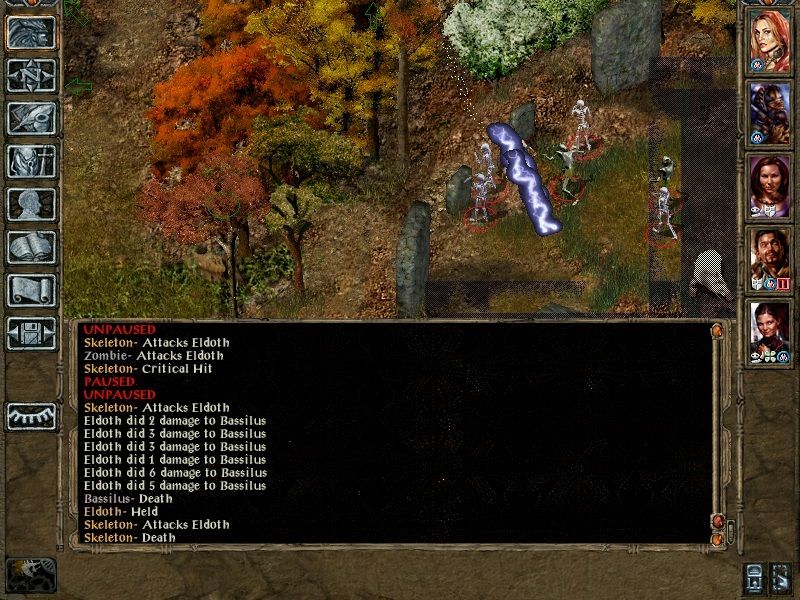Click the bottom-right corner left button

click(x=754, y=577)
